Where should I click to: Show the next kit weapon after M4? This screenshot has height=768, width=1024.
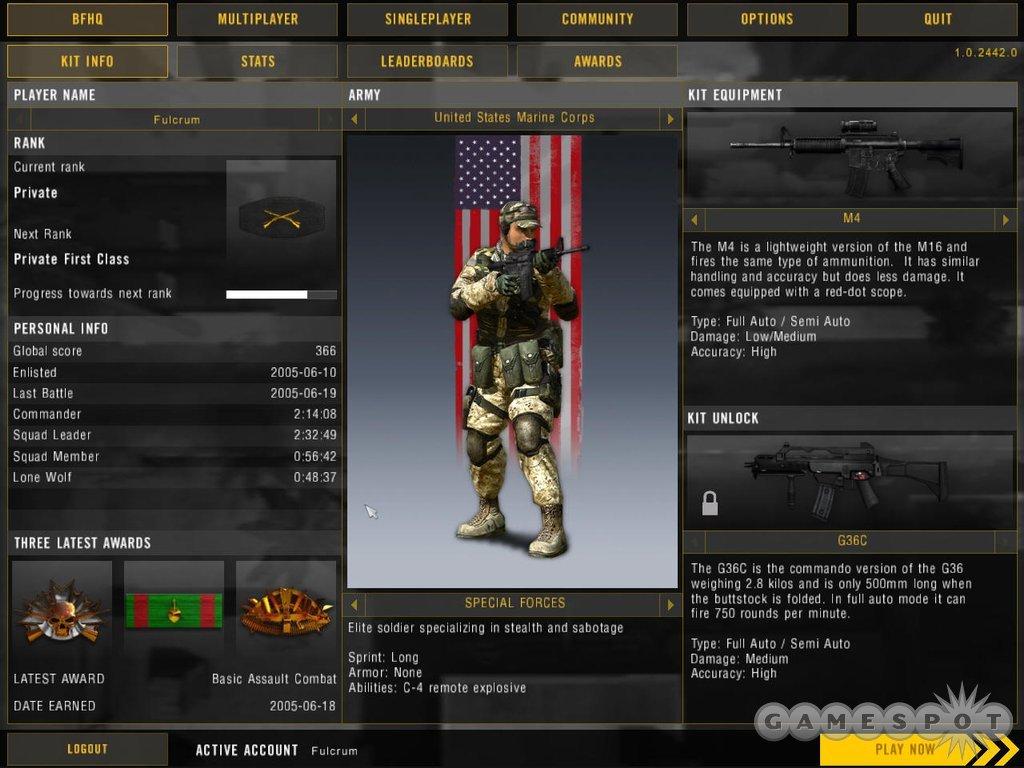pyautogui.click(x=1006, y=219)
